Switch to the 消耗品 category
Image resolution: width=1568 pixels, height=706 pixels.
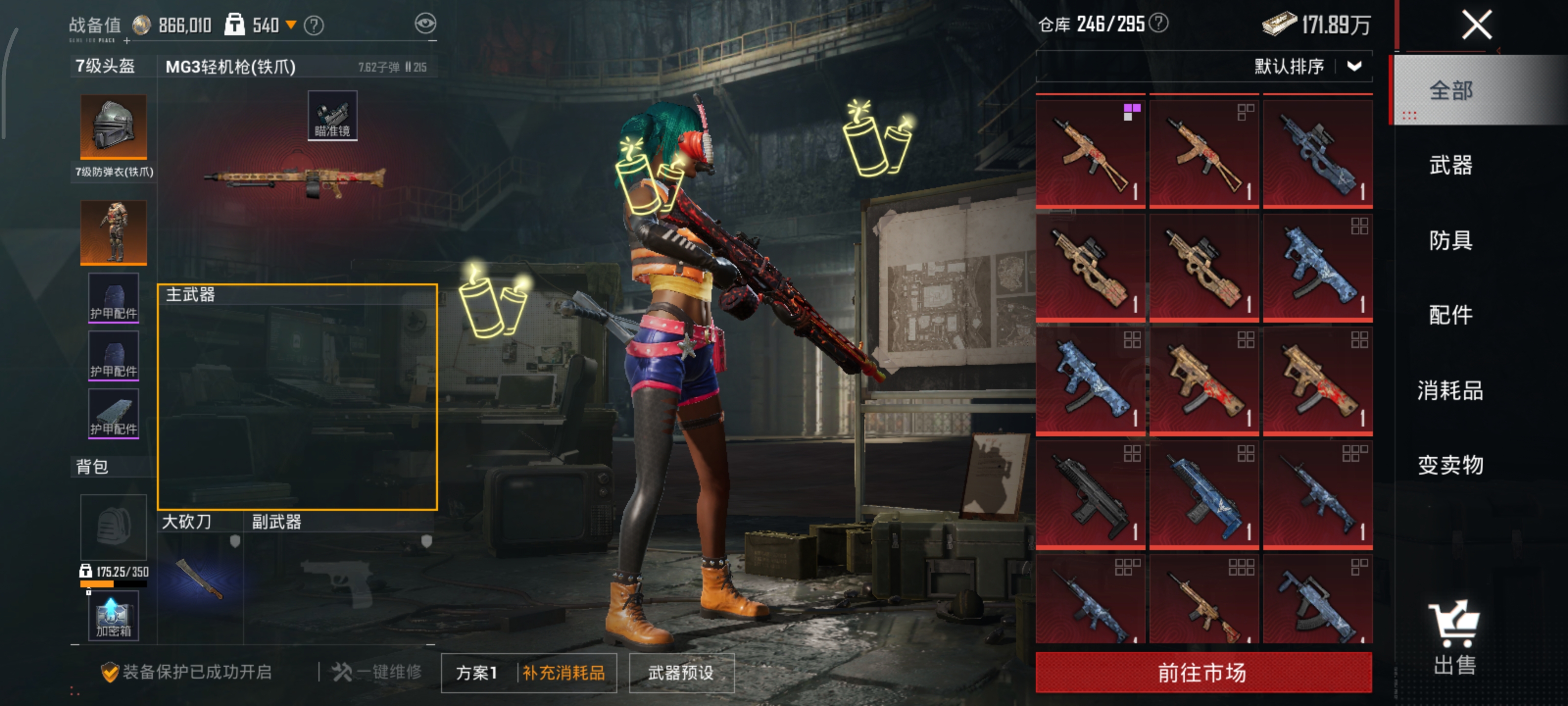click(x=1450, y=390)
